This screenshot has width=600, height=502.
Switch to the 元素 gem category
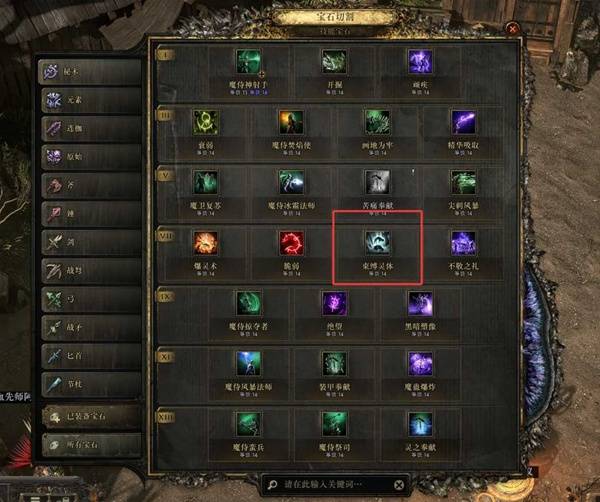point(87,101)
